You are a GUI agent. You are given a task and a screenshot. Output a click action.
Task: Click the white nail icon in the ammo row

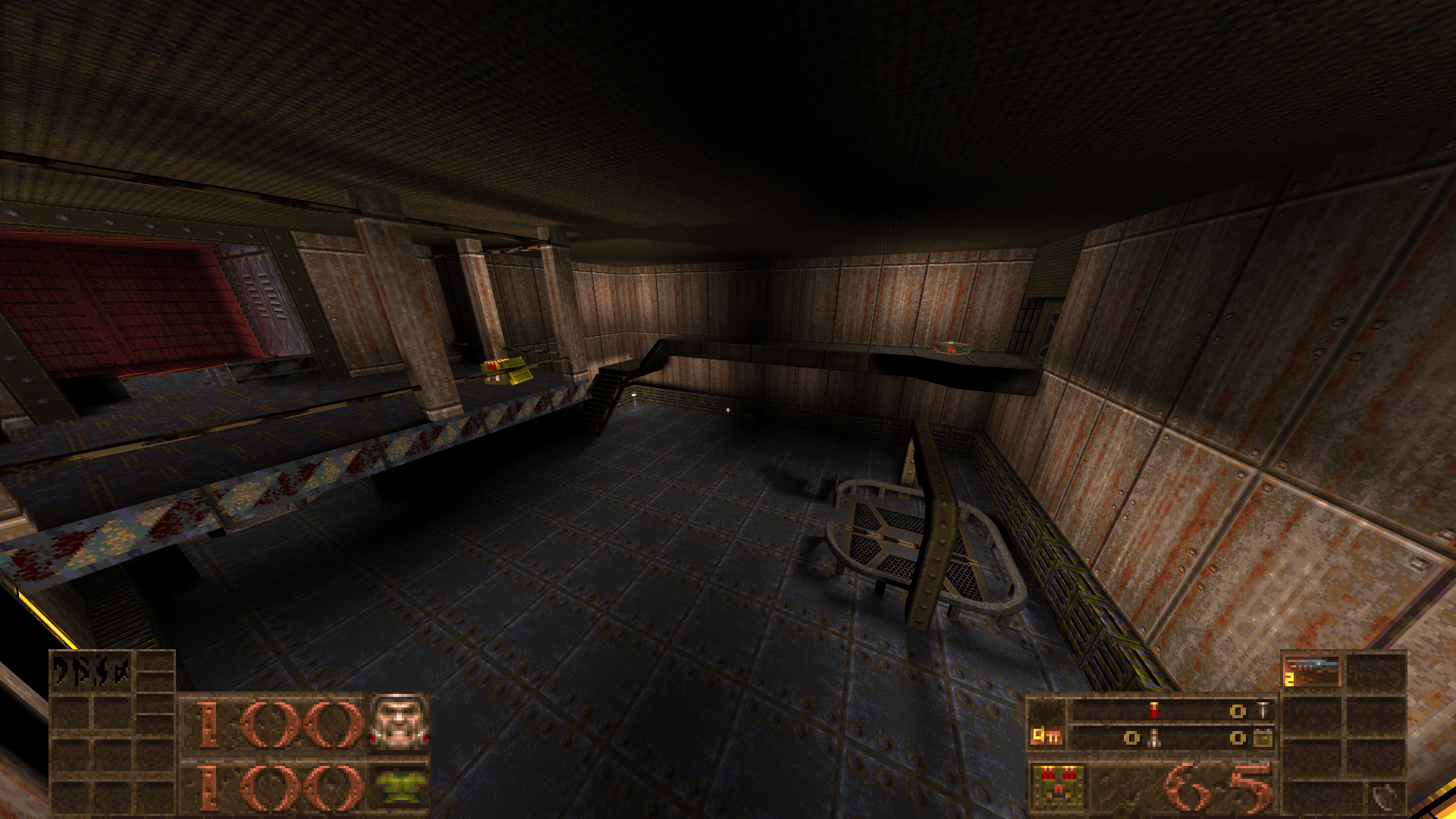1263,710
